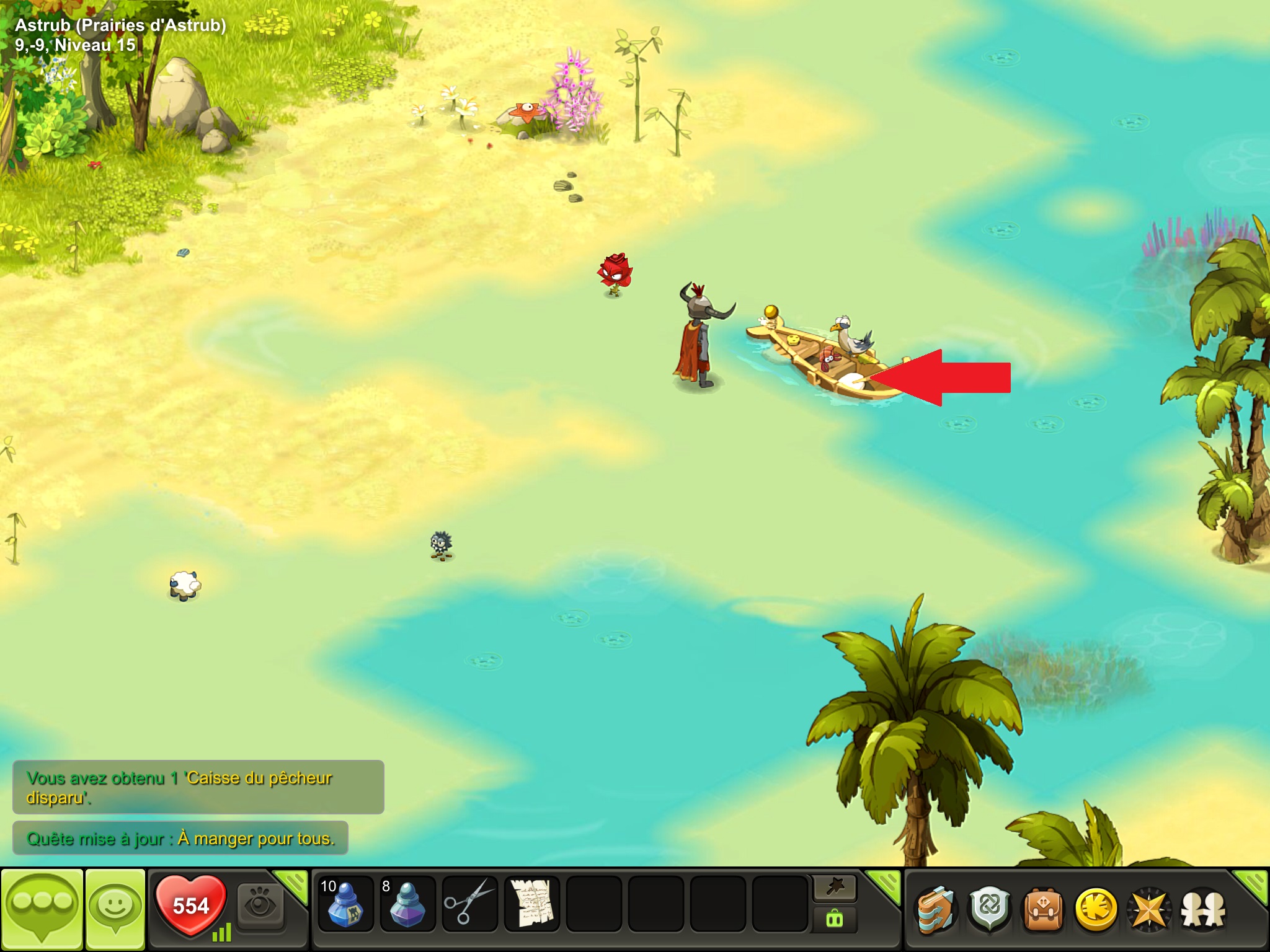The height and width of the screenshot is (952, 1270).
Task: Open the gold Kama coin shop
Action: pos(1096,910)
